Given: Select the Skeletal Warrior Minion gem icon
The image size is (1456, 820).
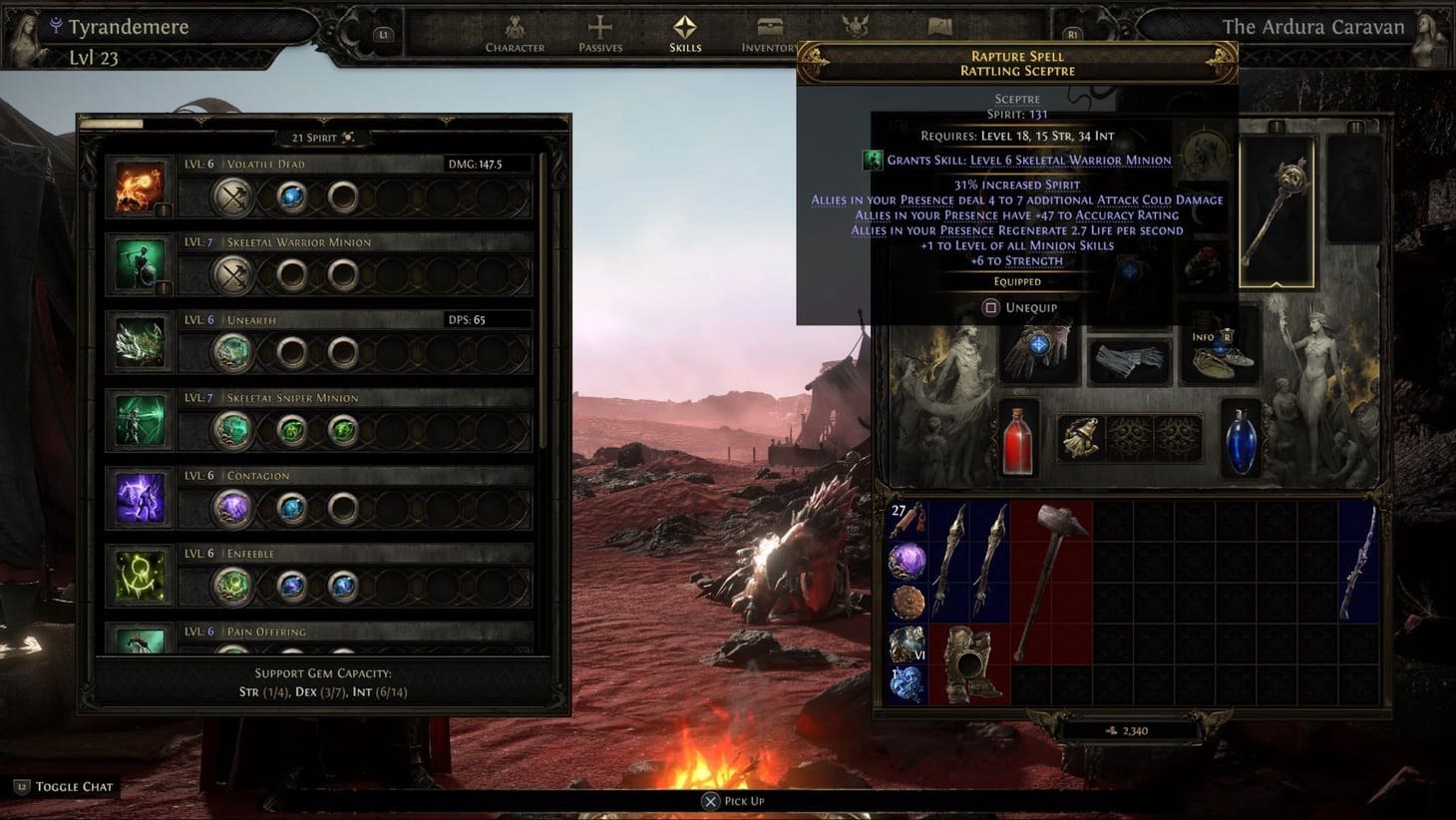Looking at the screenshot, I should pyautogui.click(x=140, y=263).
